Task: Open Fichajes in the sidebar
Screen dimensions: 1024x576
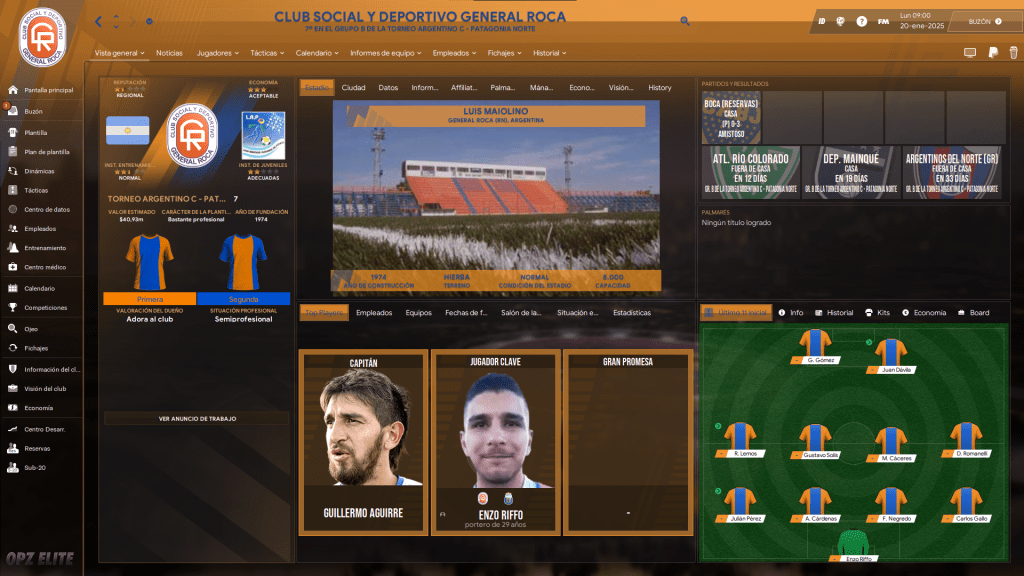Action: [36, 348]
